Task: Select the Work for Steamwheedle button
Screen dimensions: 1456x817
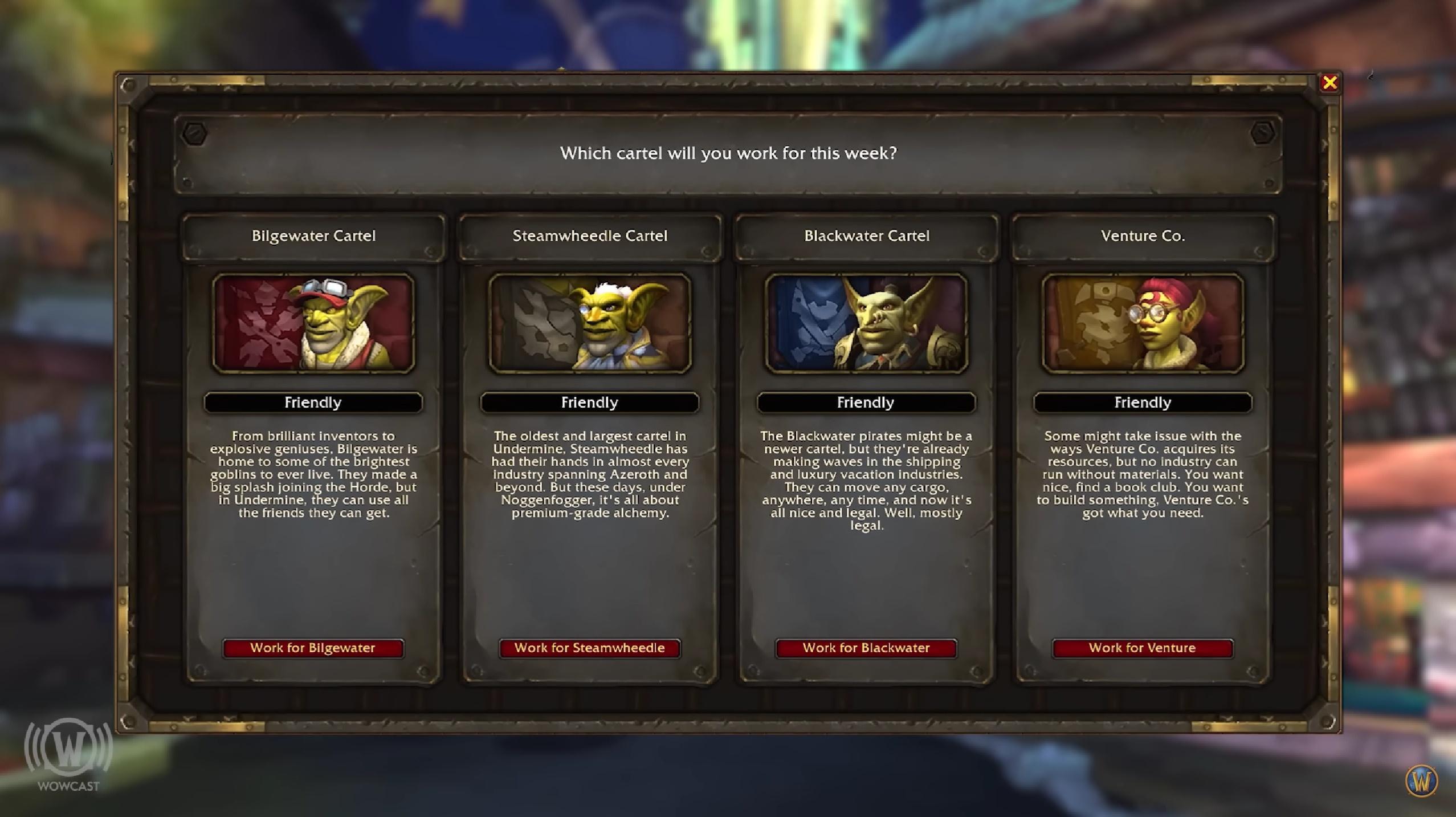Action: [589, 648]
